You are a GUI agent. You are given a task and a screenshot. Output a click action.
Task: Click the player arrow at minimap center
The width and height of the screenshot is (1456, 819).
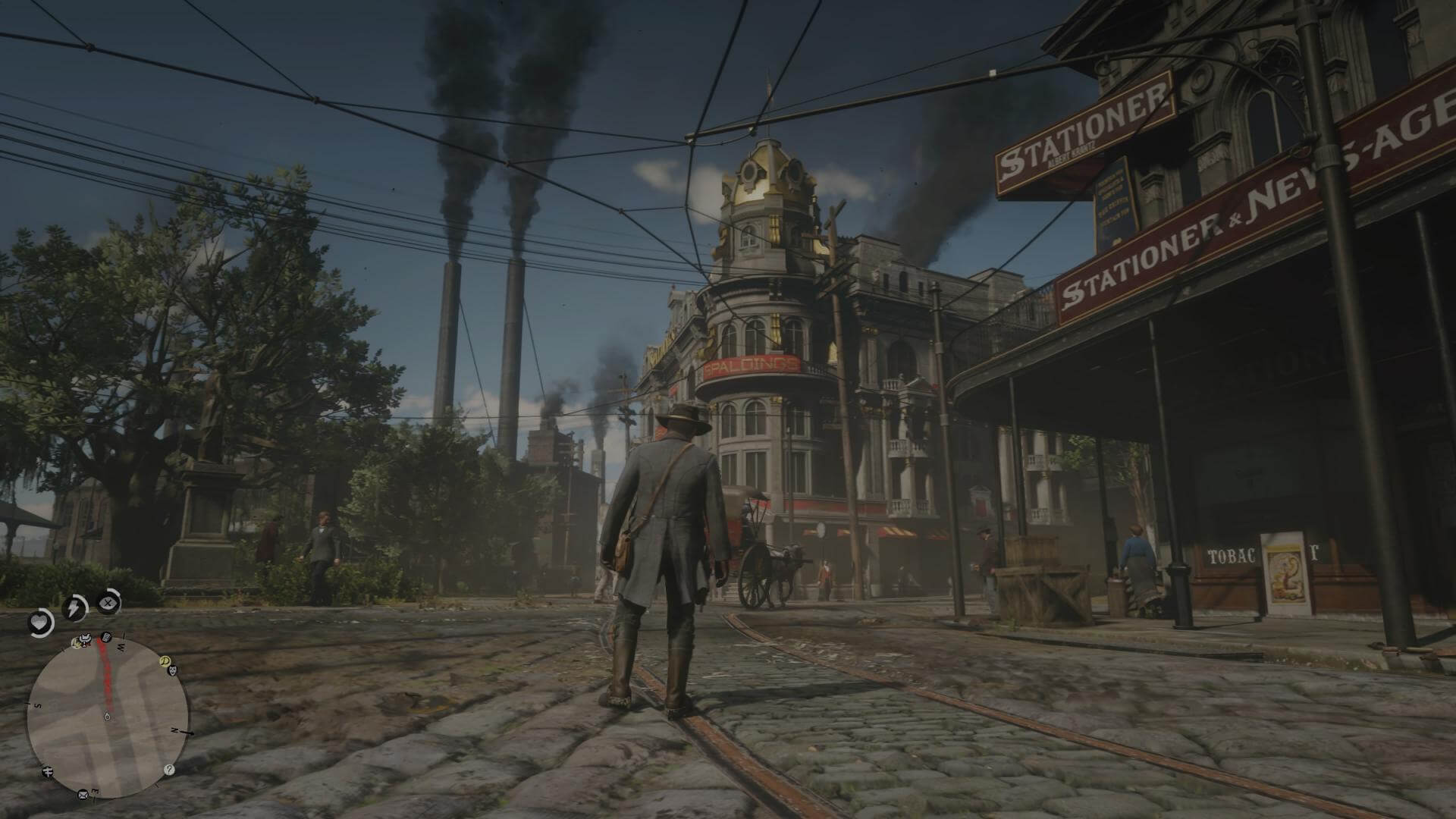107,715
